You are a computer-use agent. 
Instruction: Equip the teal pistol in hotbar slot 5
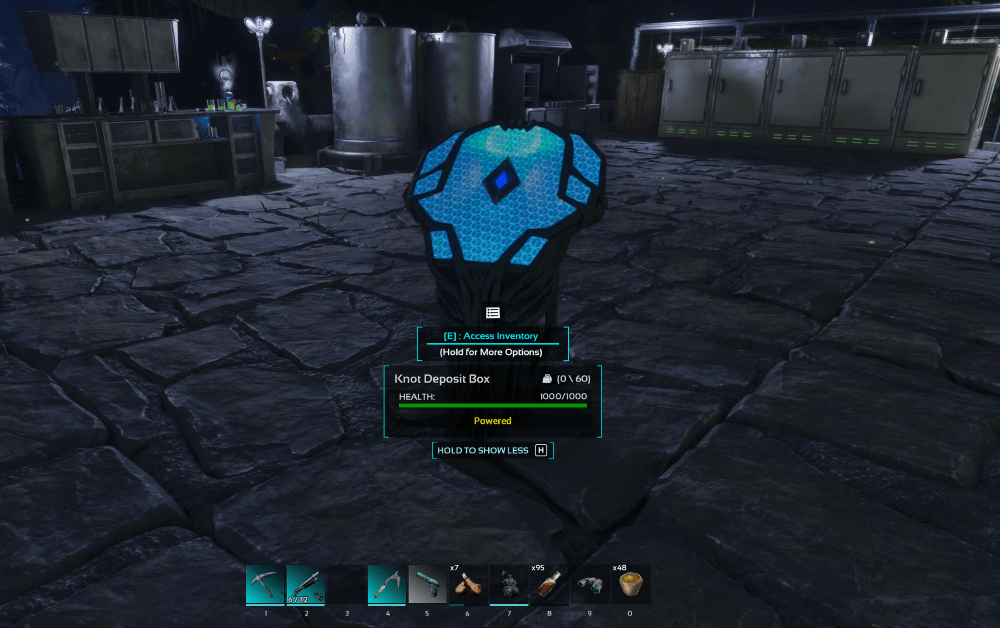[x=427, y=584]
